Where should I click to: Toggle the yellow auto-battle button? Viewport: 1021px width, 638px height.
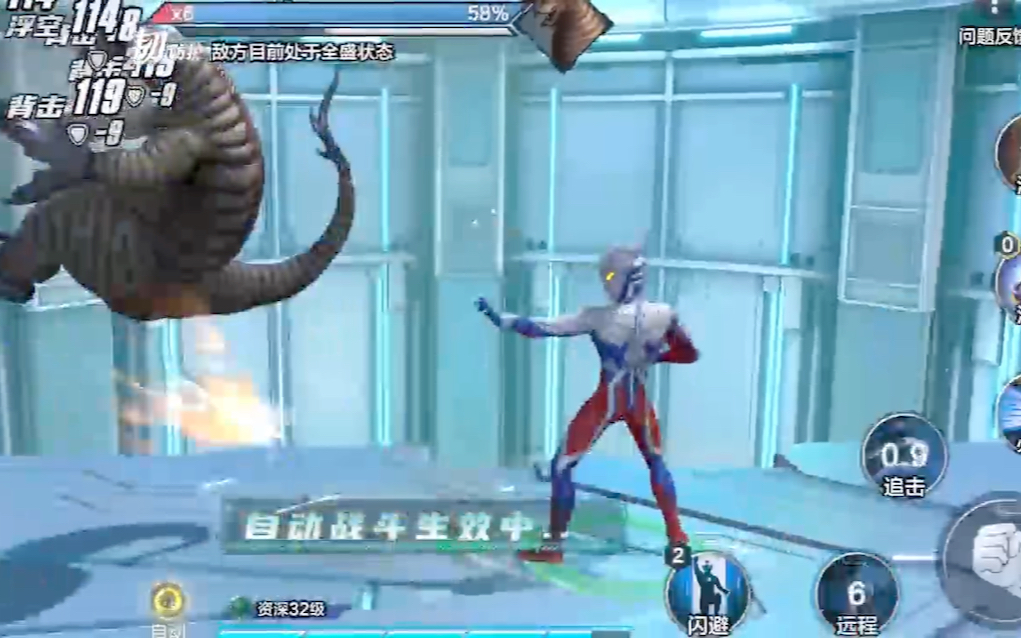pyautogui.click(x=168, y=601)
